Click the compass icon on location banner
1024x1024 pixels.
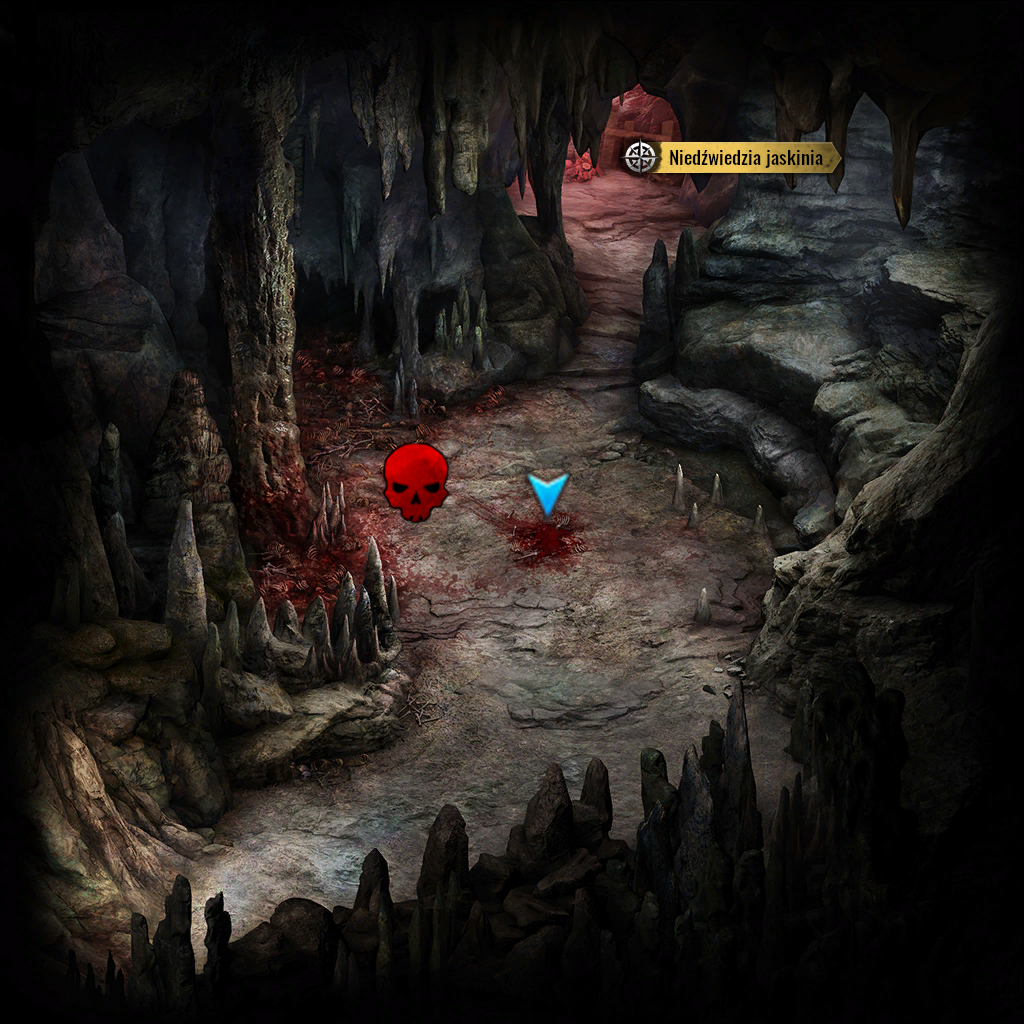[x=639, y=157]
